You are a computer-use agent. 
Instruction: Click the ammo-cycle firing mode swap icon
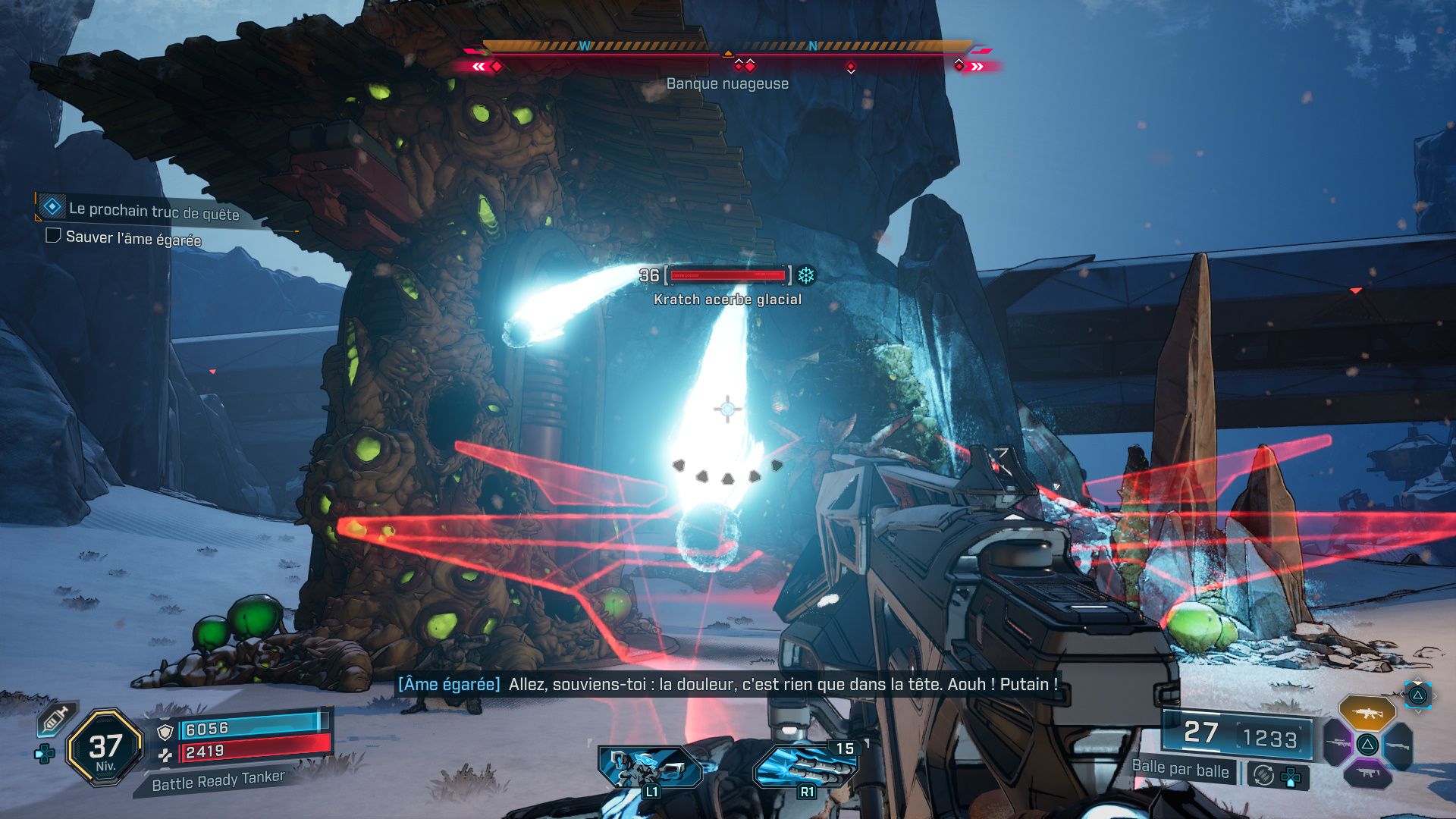[x=1263, y=775]
